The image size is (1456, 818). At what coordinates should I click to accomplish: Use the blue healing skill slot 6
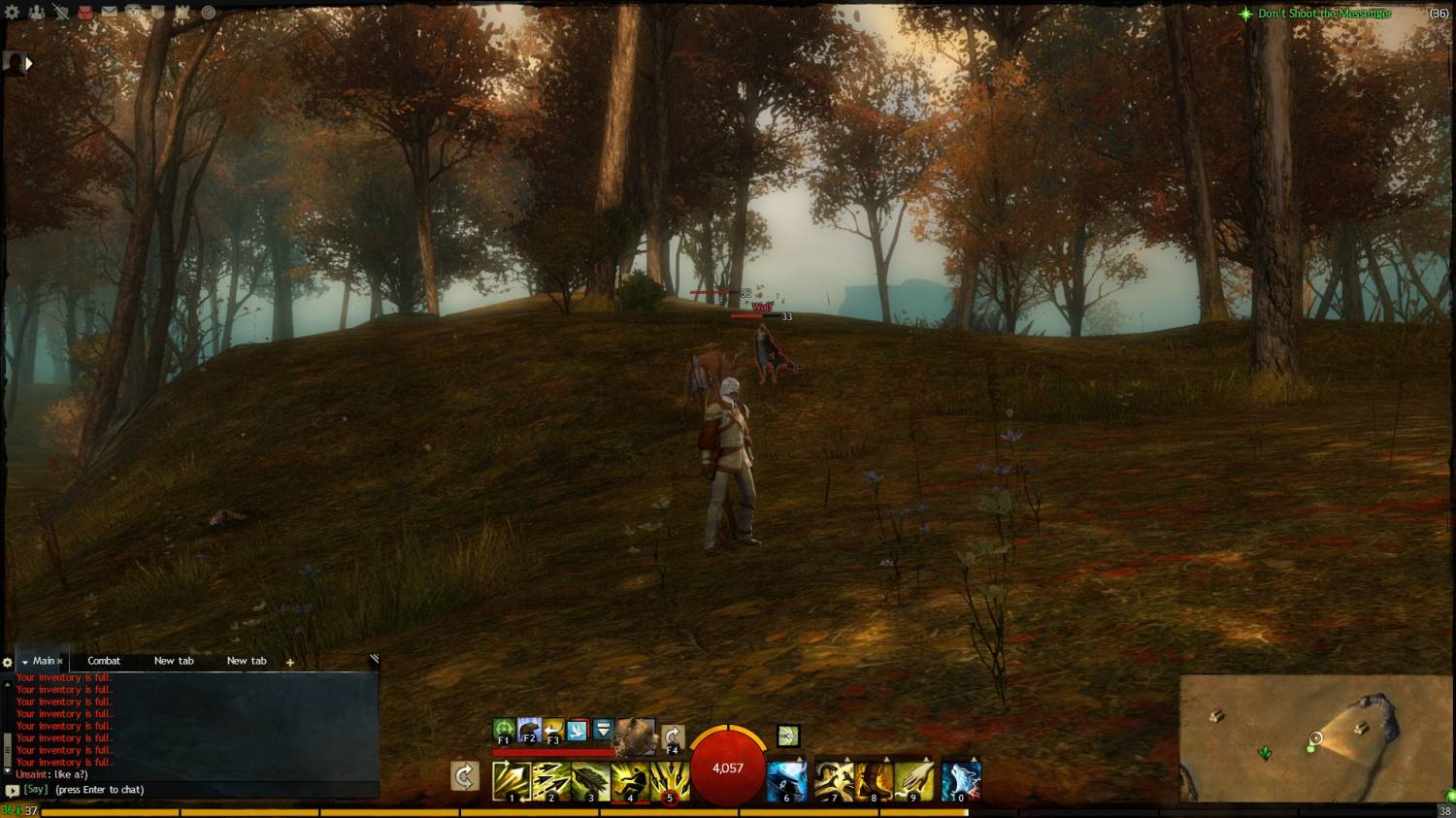[786, 781]
